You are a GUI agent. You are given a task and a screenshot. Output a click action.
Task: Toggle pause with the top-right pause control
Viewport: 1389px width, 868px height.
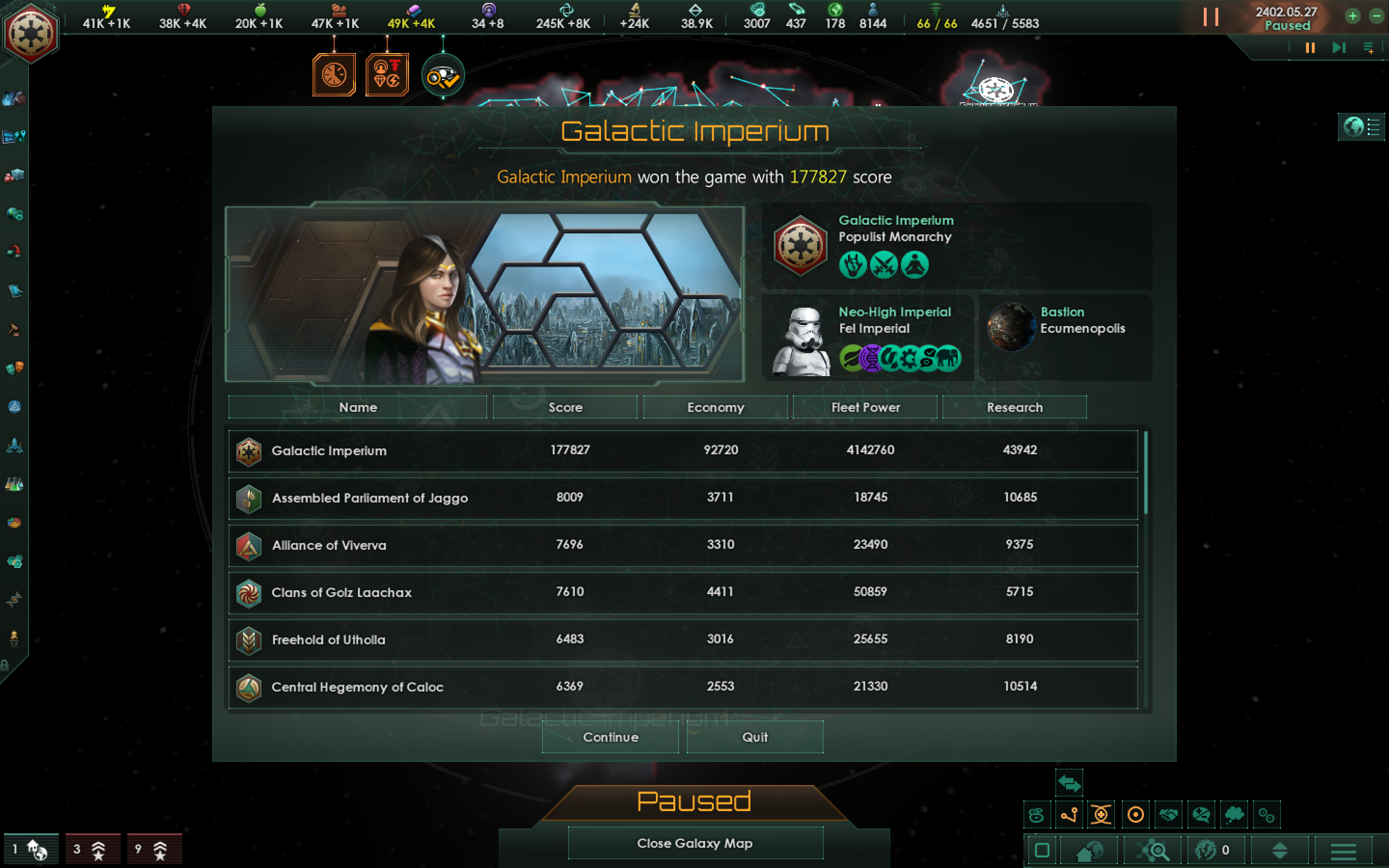(1212, 17)
